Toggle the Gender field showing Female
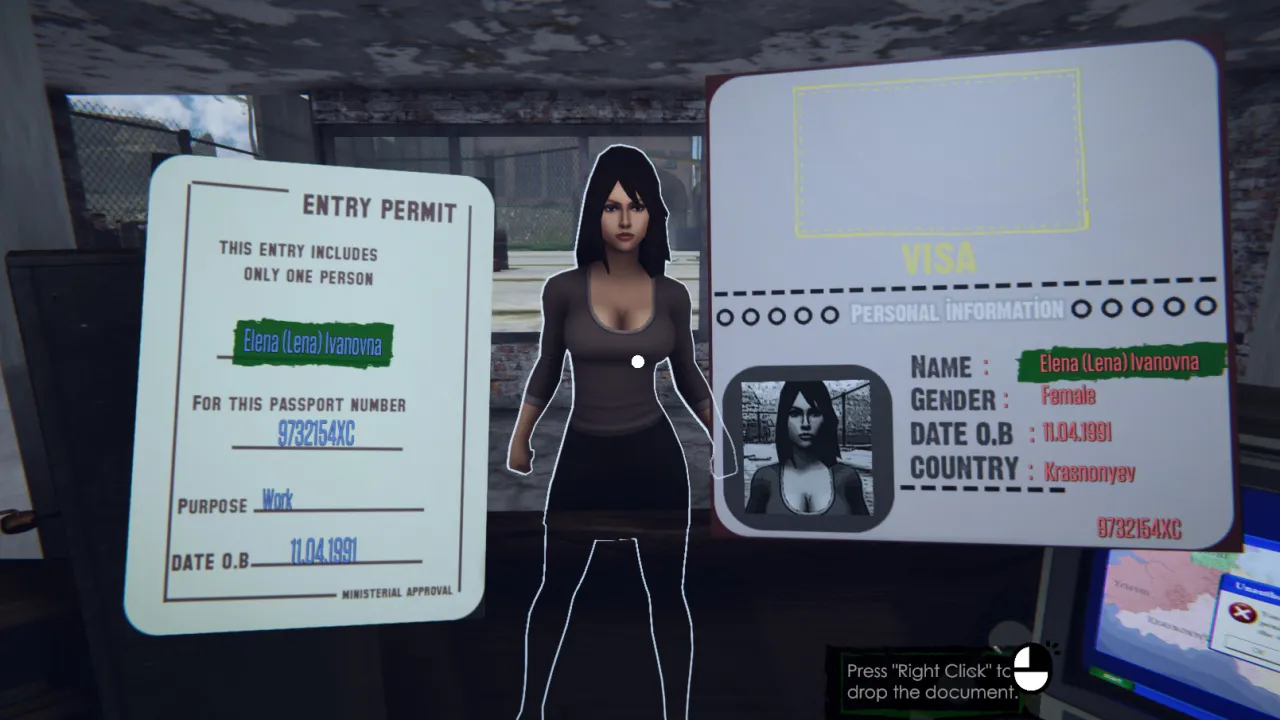Image resolution: width=1280 pixels, height=720 pixels. 1068,397
